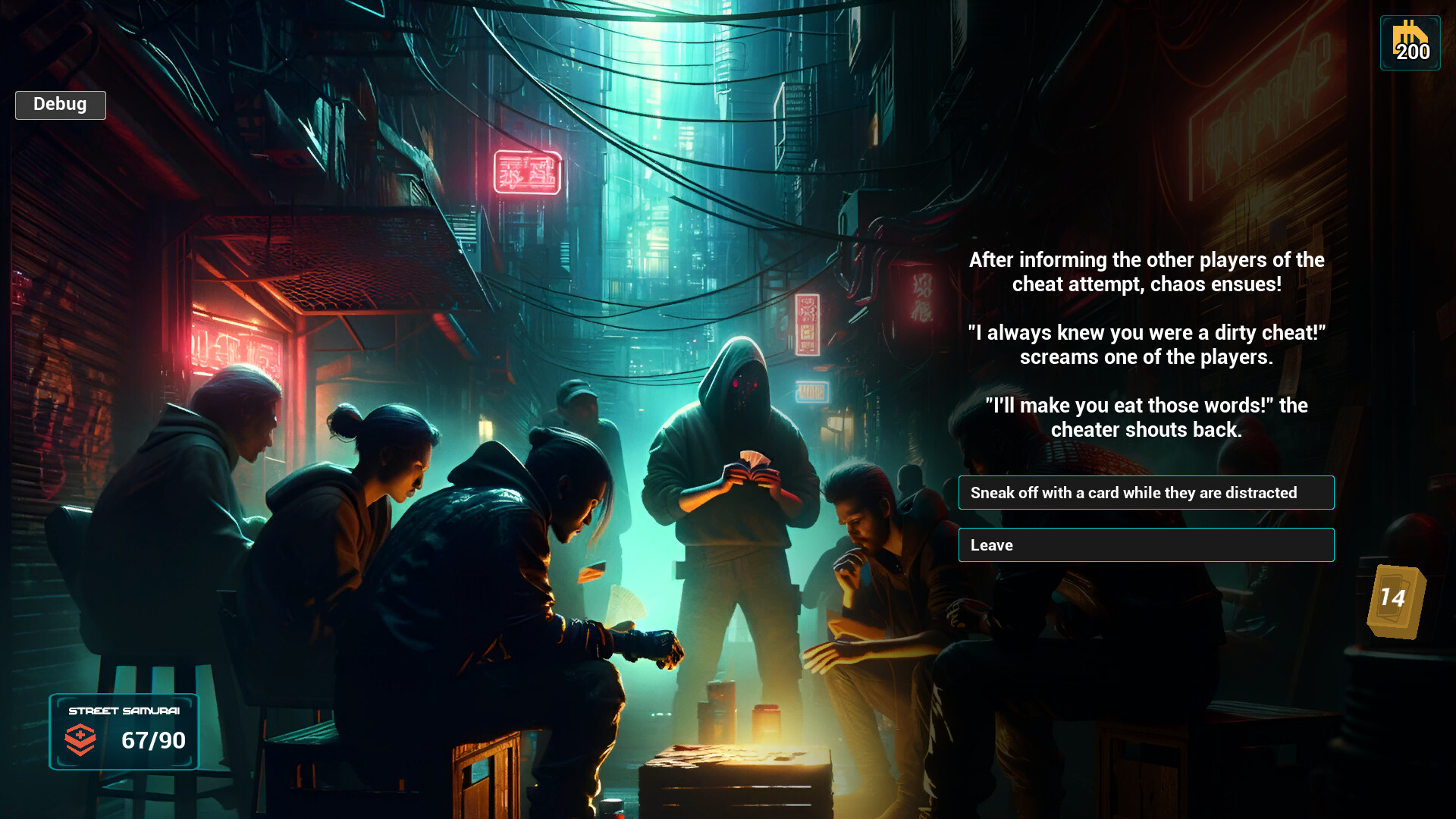1456x819 pixels.
Task: Click the 67/90 health readout
Action: click(x=154, y=741)
